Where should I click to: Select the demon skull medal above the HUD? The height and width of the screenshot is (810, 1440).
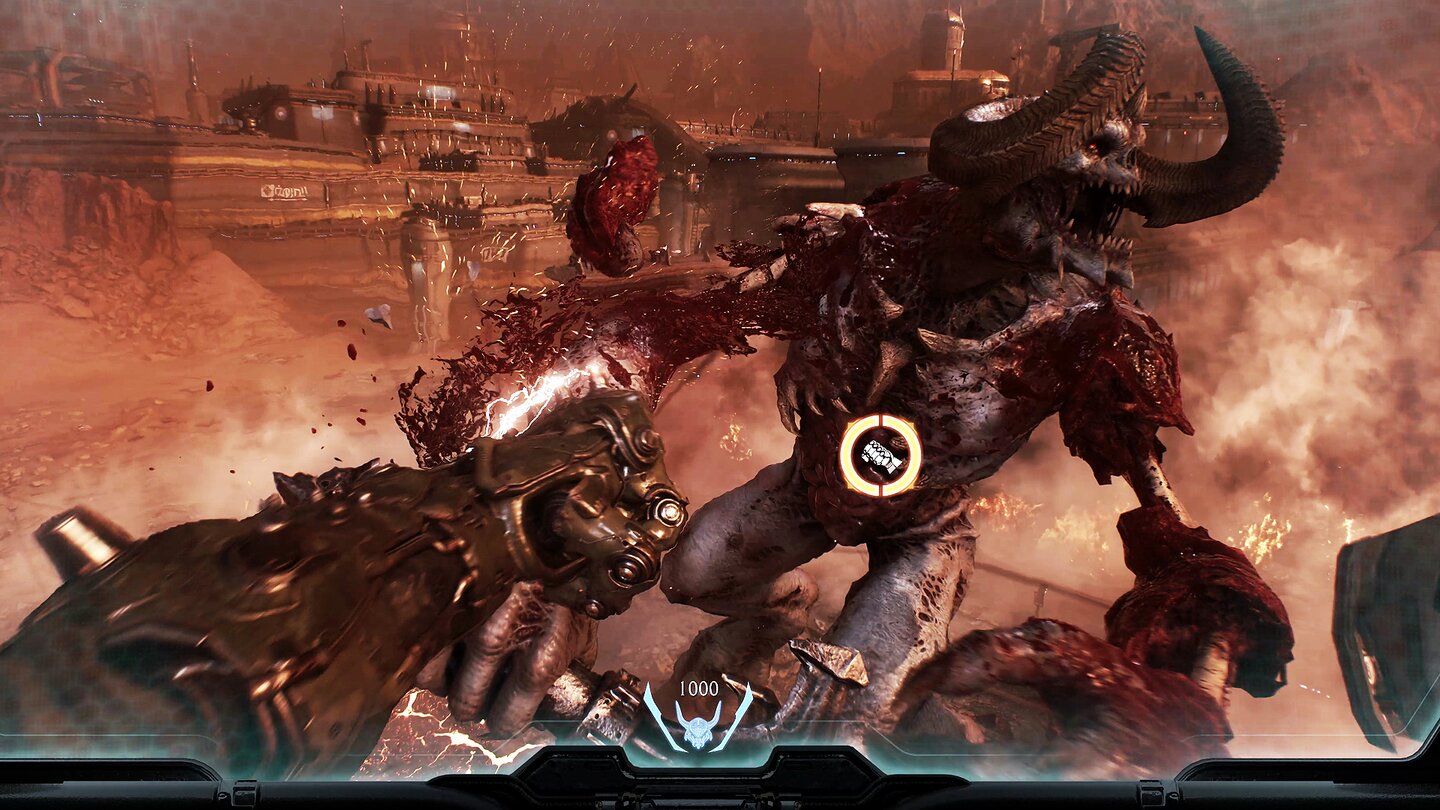[697, 731]
